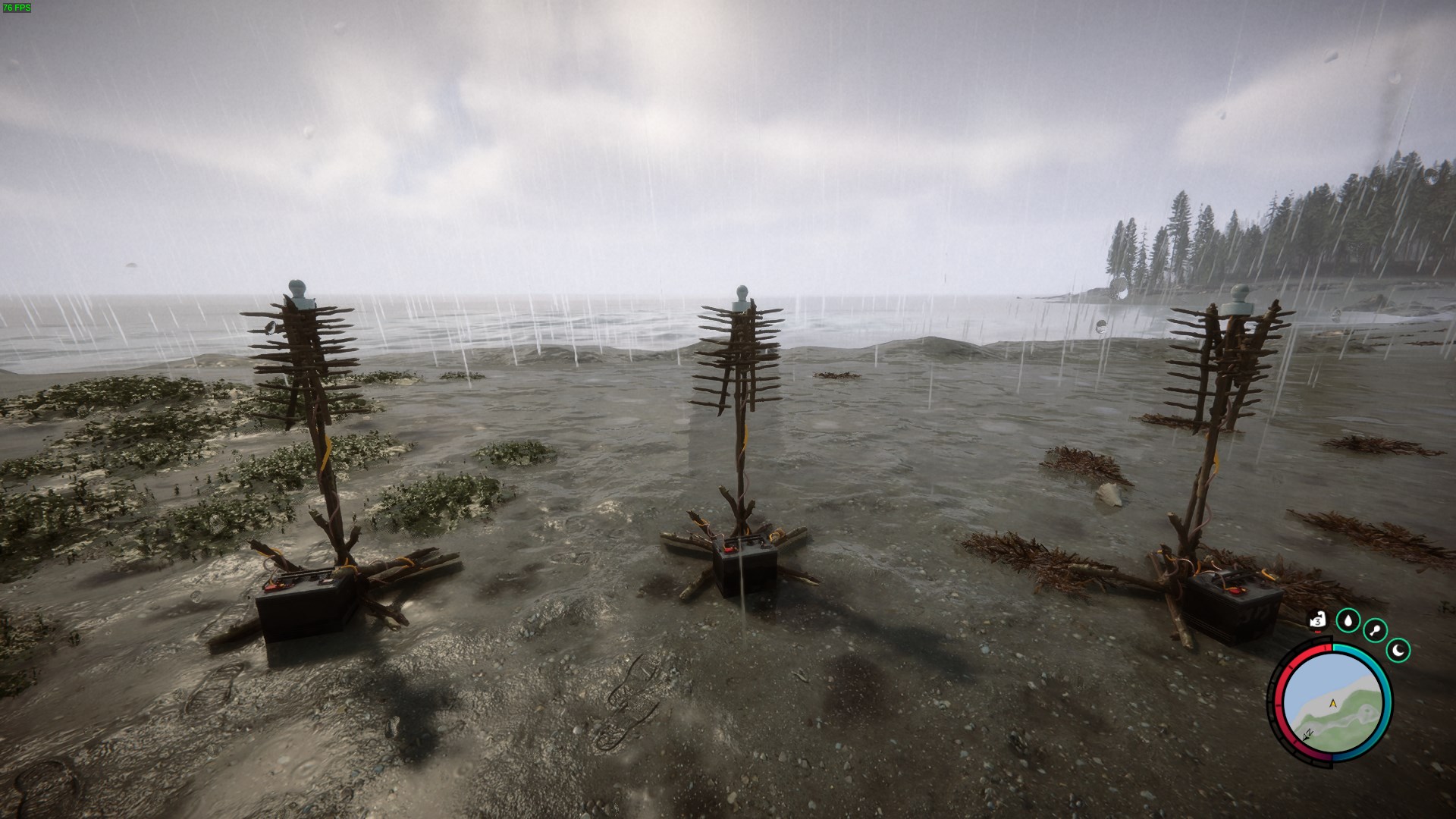Click the circular minimap

(1332, 703)
